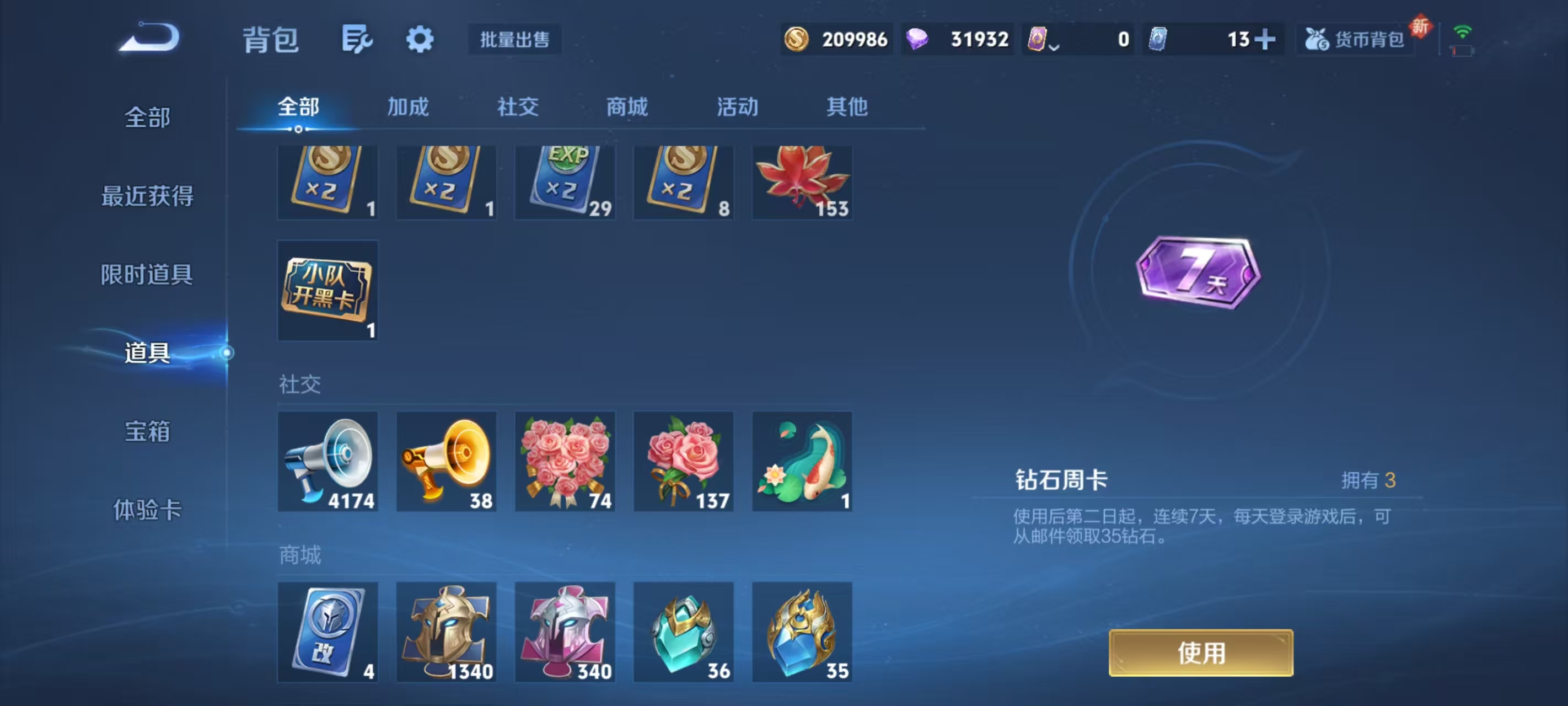Select the white loudspeaker item
The height and width of the screenshot is (706, 1568).
pos(327,461)
